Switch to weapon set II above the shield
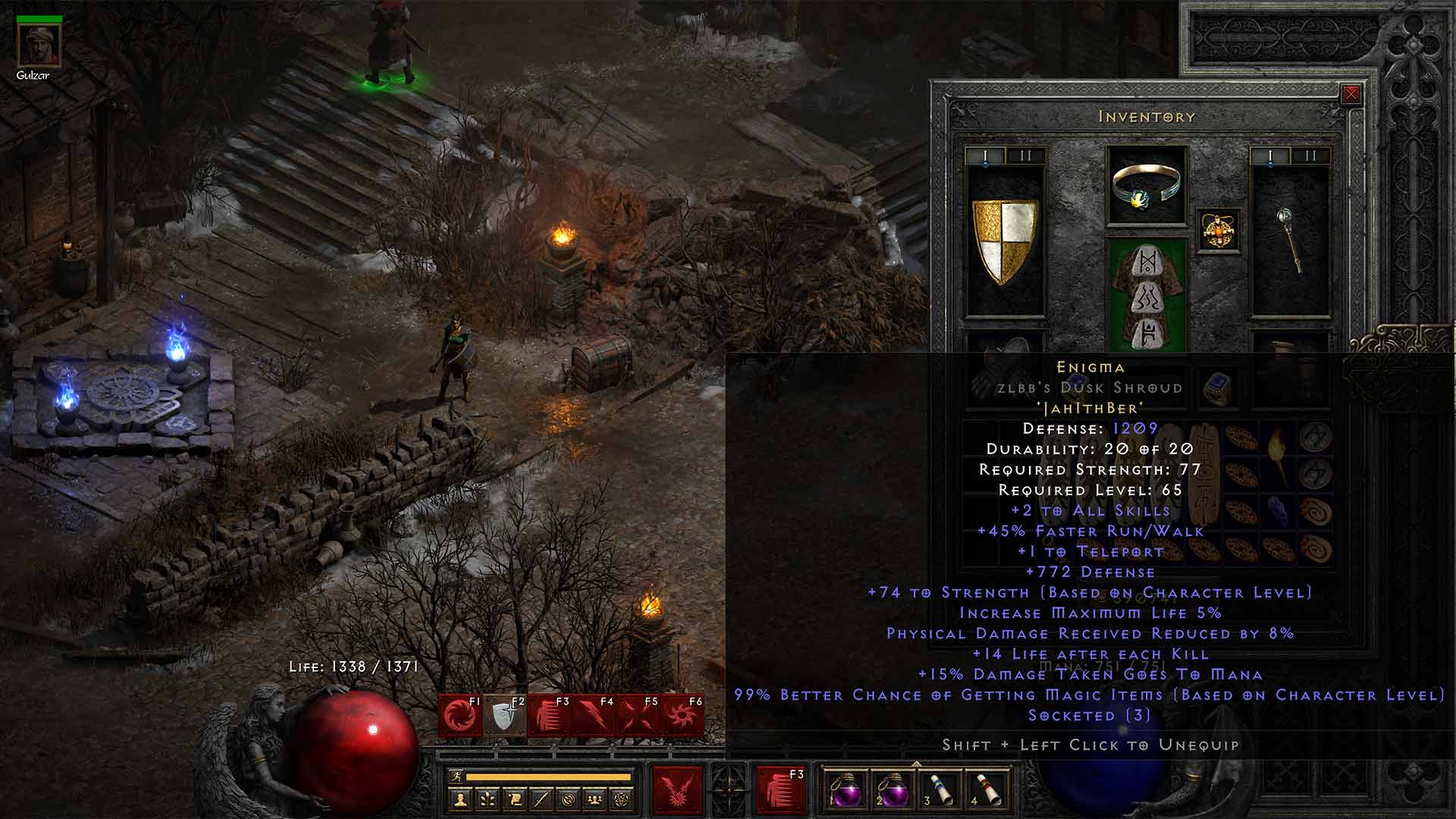The height and width of the screenshot is (819, 1456). (1025, 156)
